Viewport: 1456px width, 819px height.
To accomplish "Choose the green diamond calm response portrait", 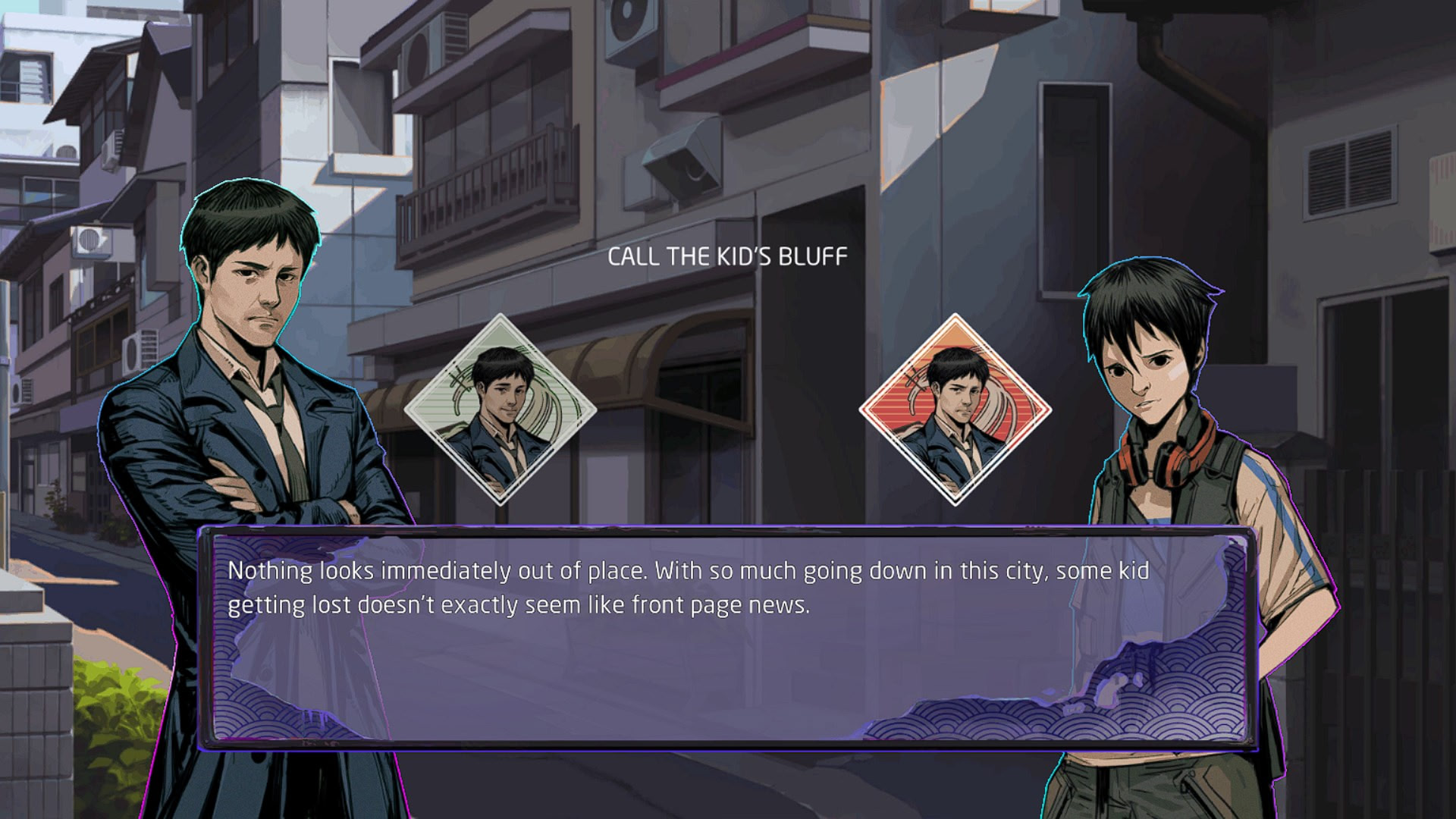I will point(500,409).
